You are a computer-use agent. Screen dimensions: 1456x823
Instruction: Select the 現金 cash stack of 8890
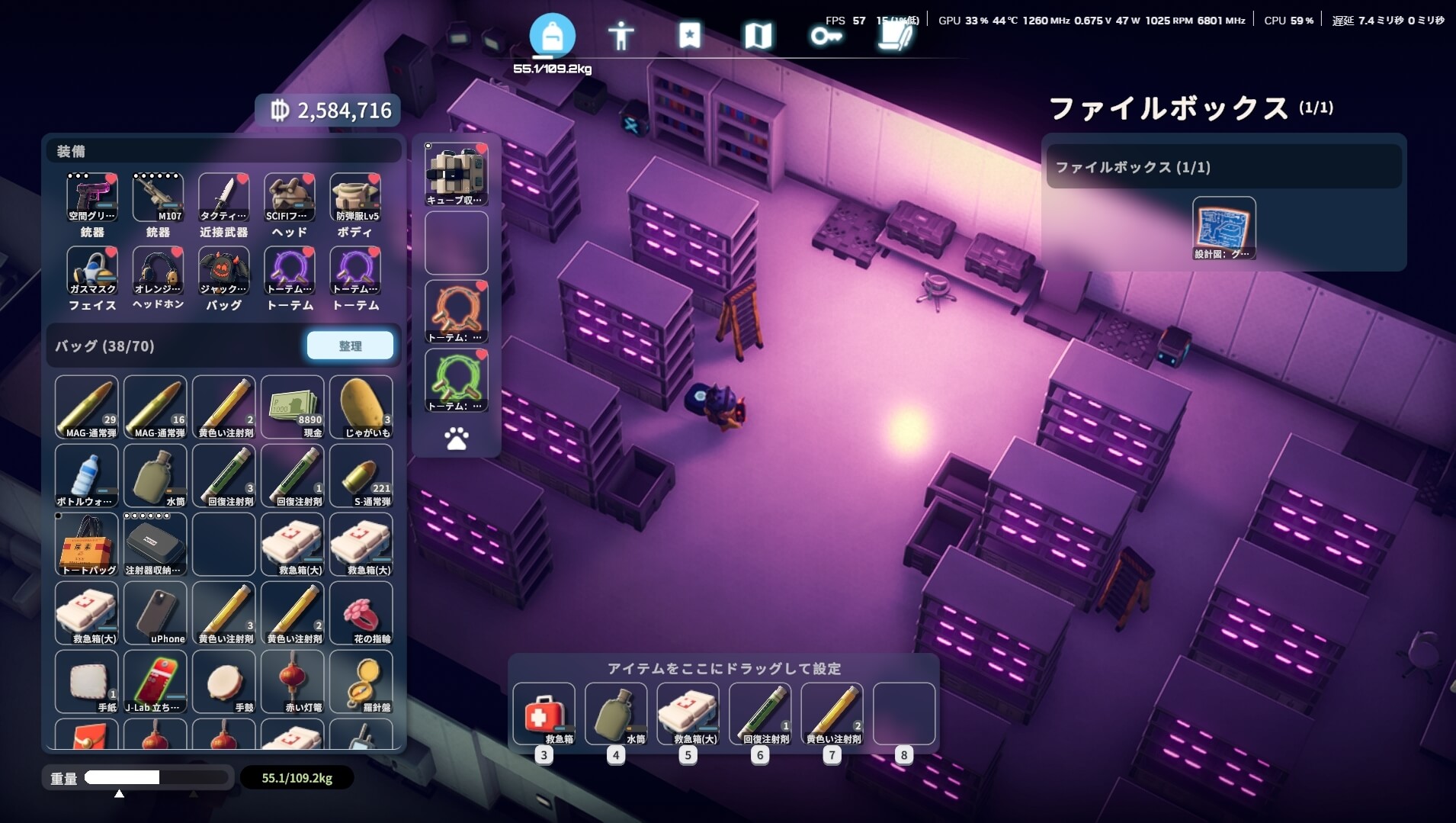point(293,407)
